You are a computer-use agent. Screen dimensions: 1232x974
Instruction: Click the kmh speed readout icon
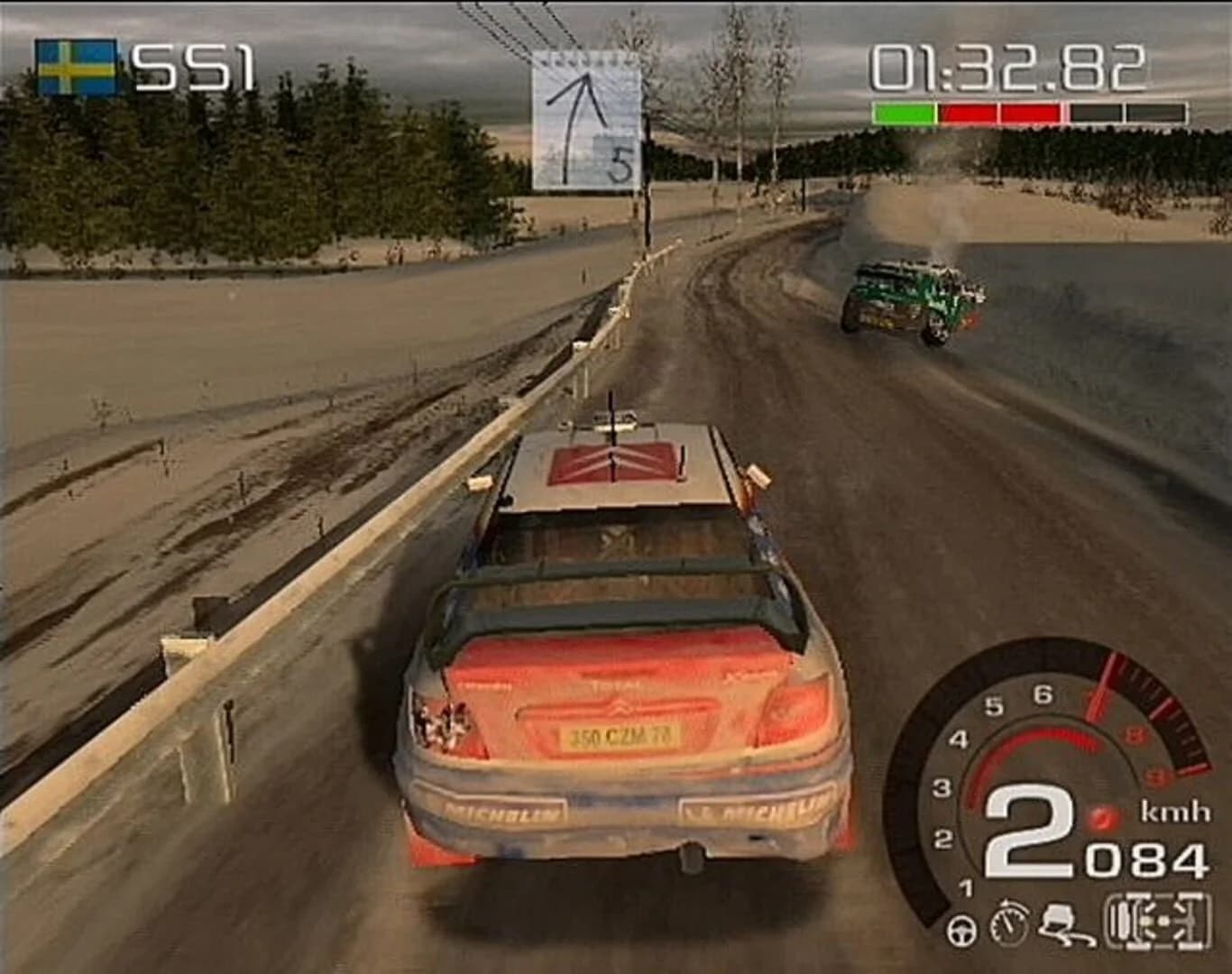pyautogui.click(x=1174, y=812)
